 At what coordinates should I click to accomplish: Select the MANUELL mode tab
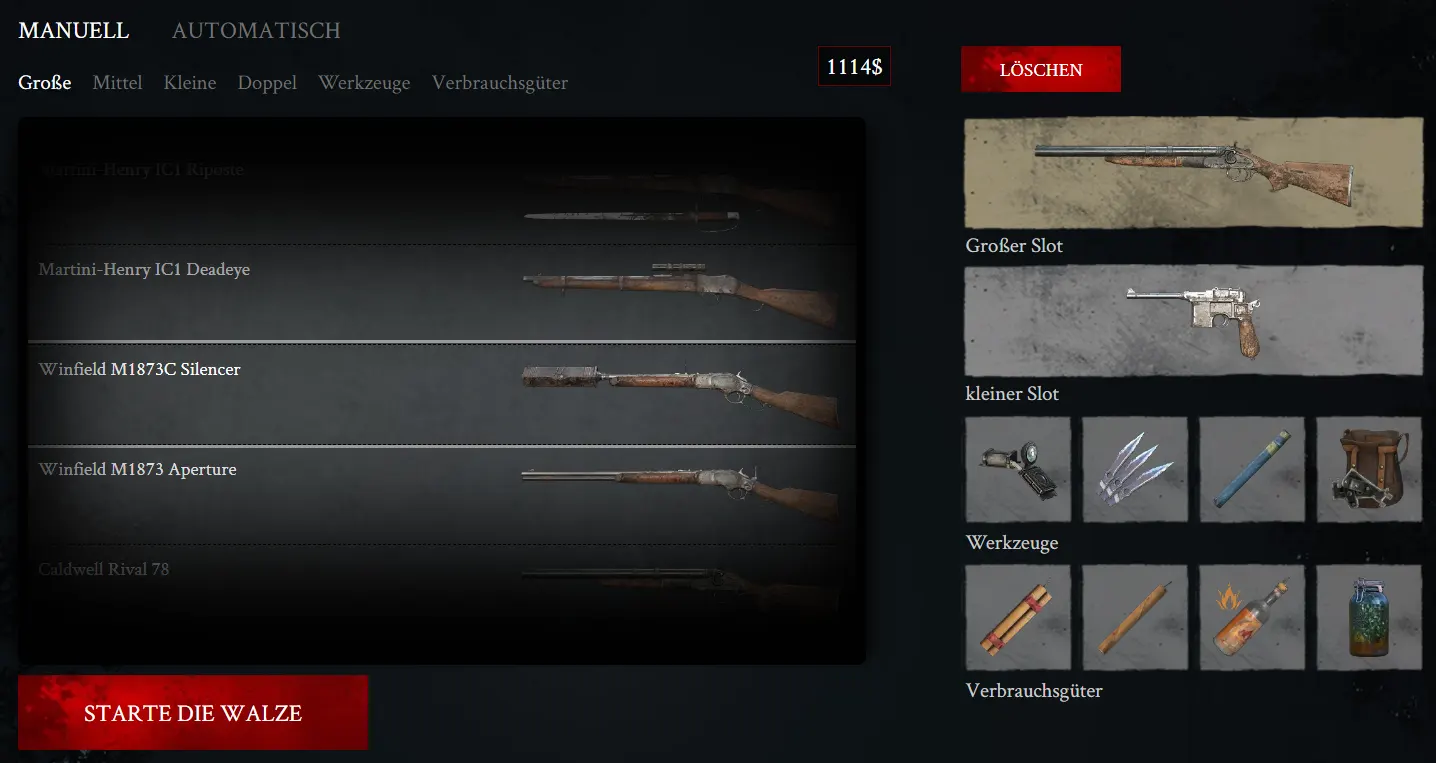point(74,31)
